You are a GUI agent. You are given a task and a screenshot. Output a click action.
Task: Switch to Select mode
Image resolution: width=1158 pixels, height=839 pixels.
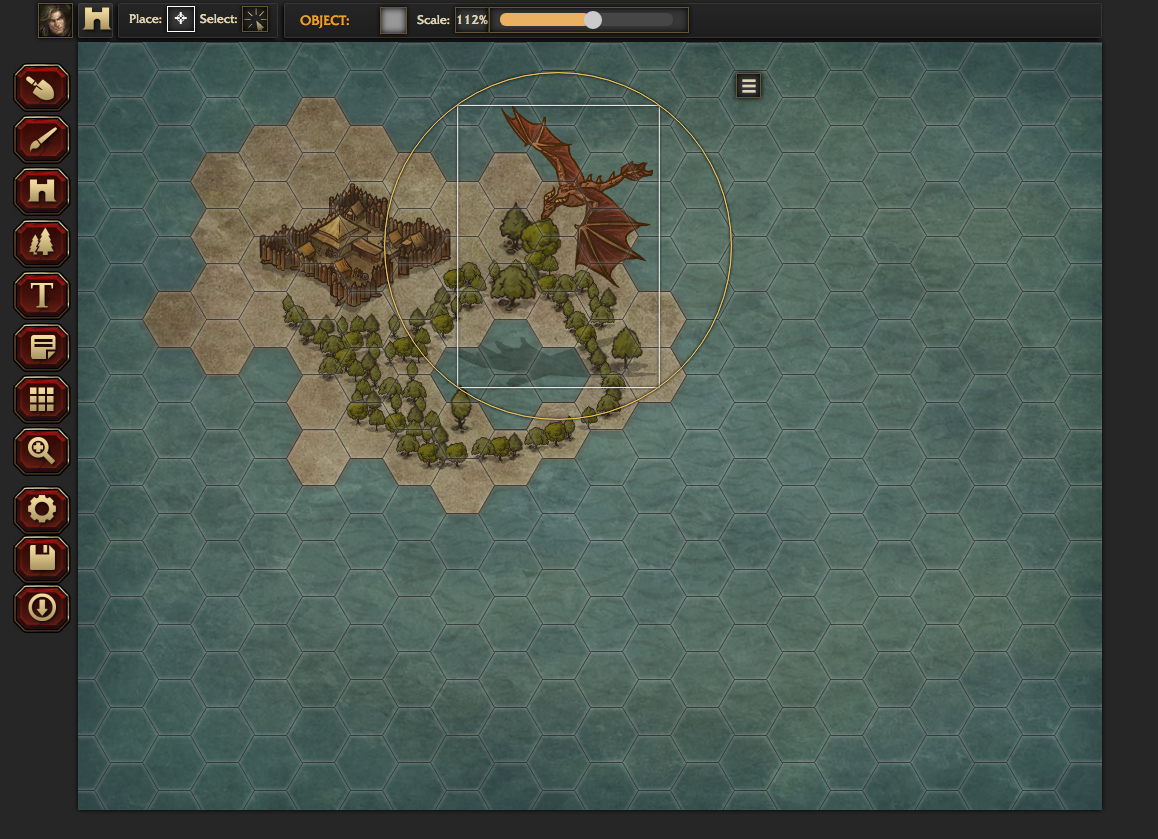point(255,19)
